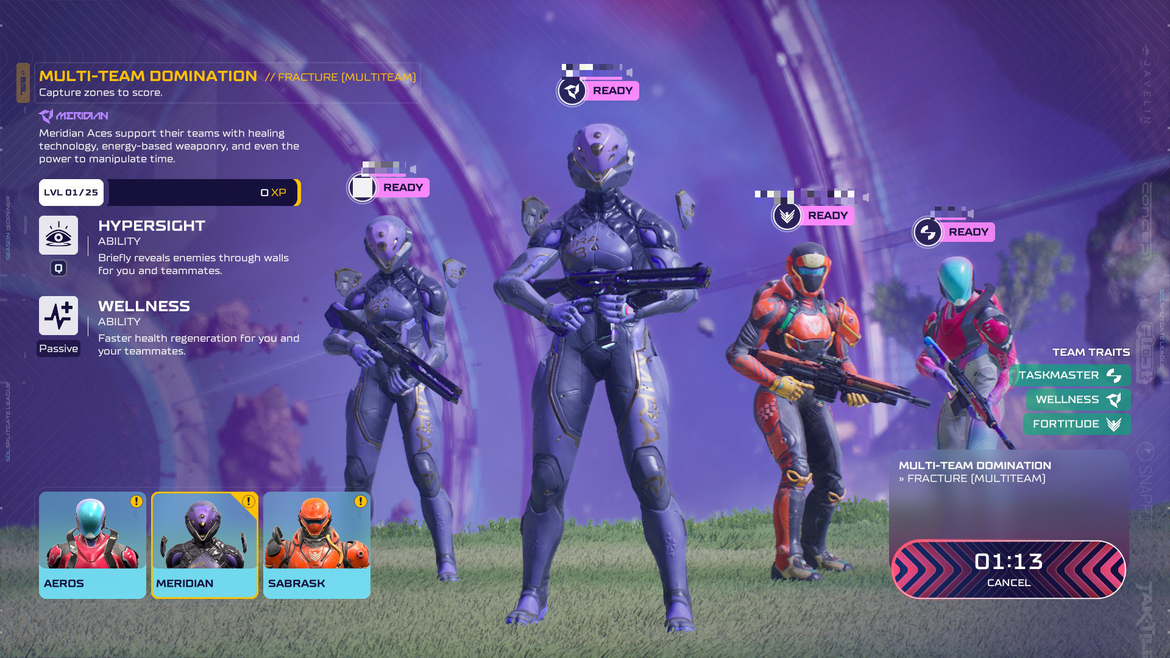
Task: Show the Fortitude team trait
Action: 1078,424
